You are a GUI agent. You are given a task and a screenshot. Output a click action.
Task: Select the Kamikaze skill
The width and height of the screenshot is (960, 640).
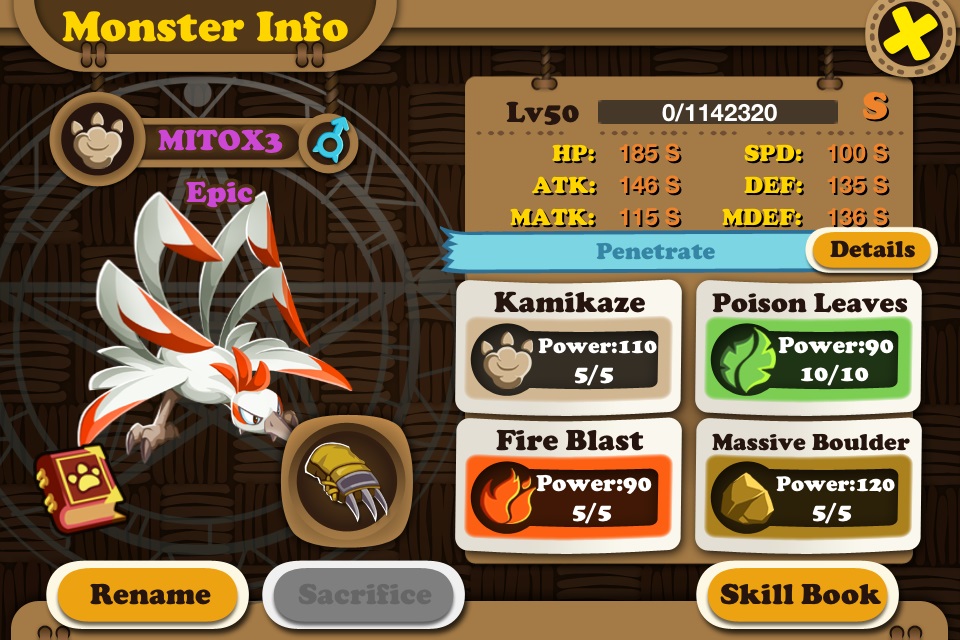(568, 346)
